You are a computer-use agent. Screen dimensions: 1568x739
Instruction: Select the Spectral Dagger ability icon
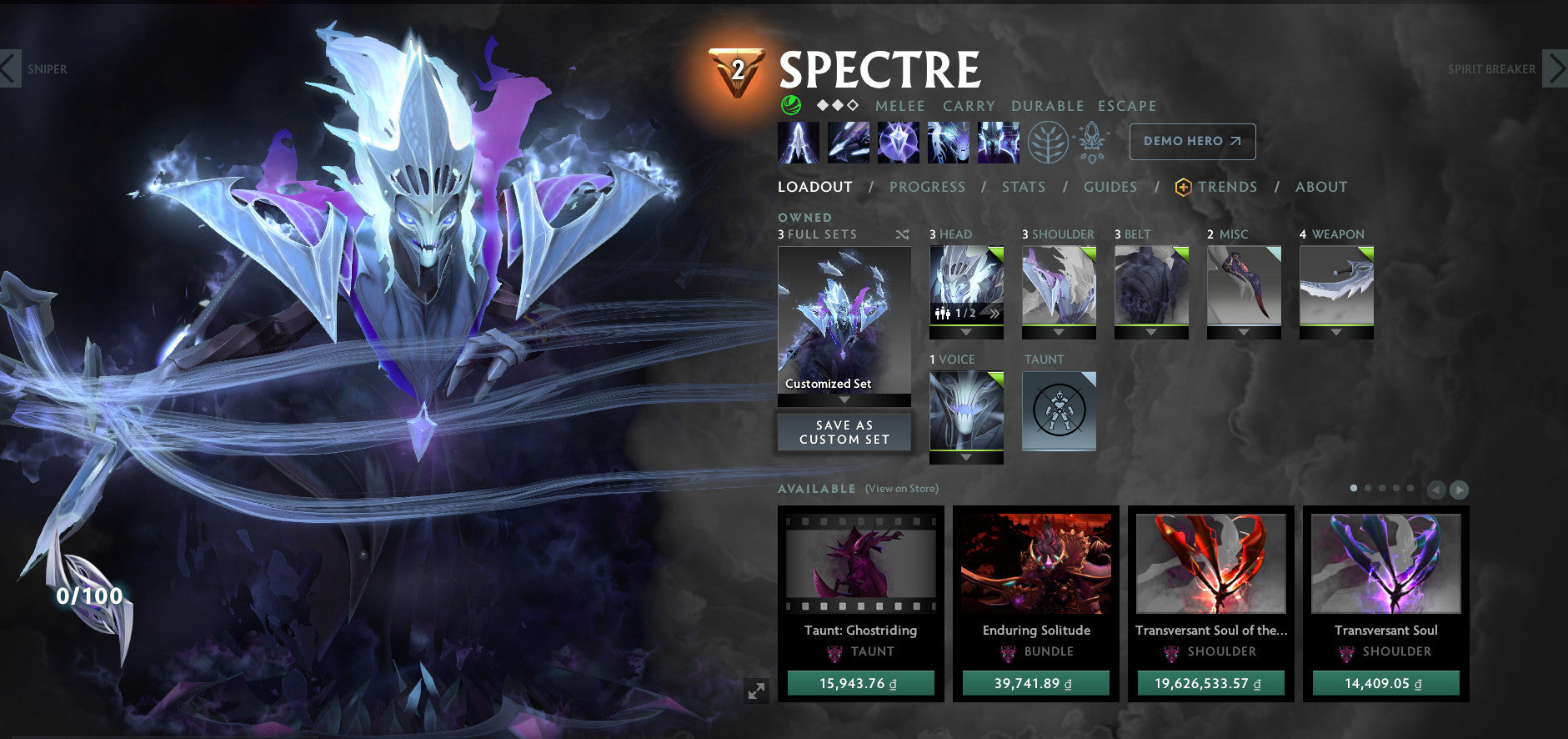[x=799, y=142]
